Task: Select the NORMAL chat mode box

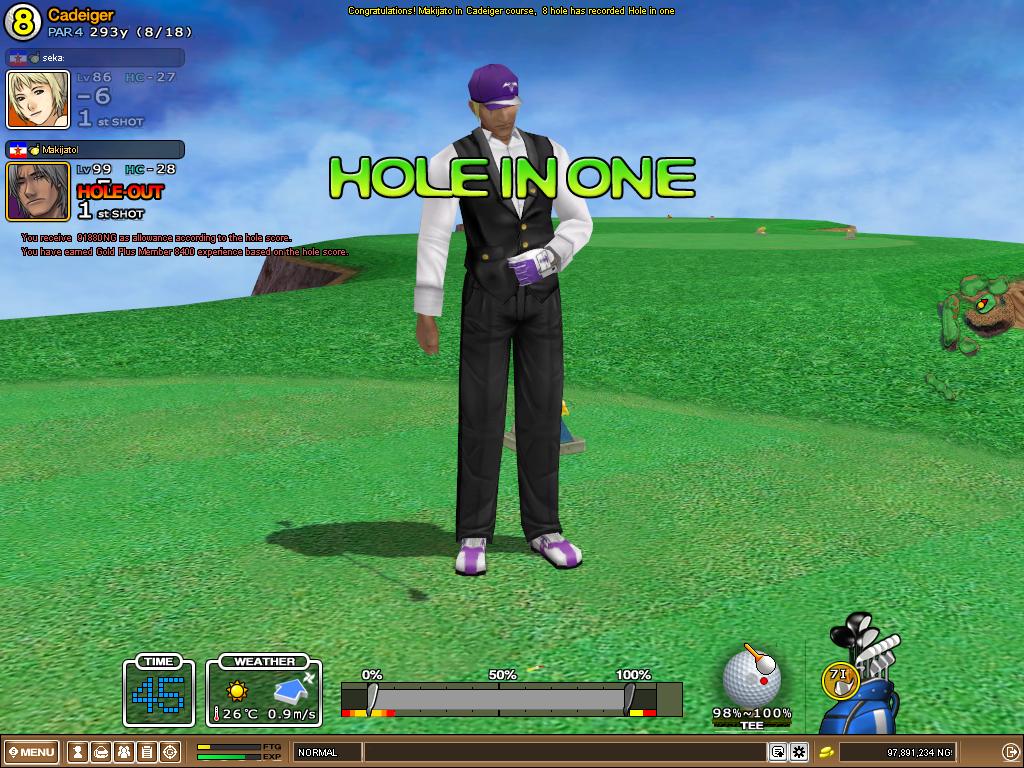Action: (326, 752)
